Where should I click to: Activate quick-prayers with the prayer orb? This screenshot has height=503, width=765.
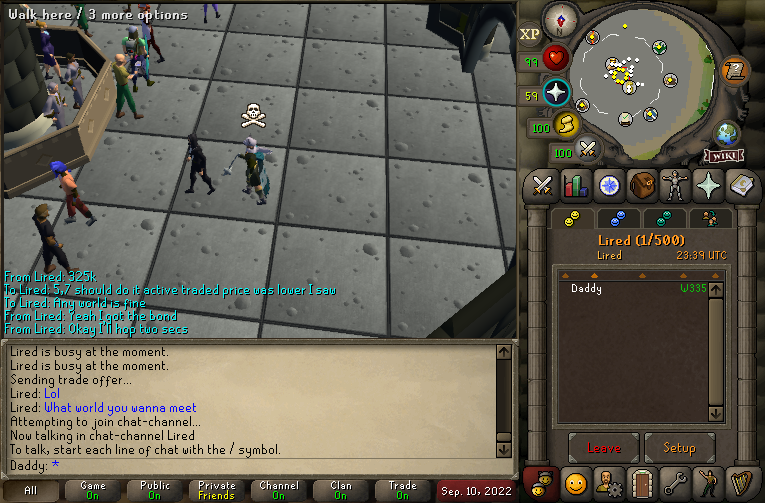point(557,93)
